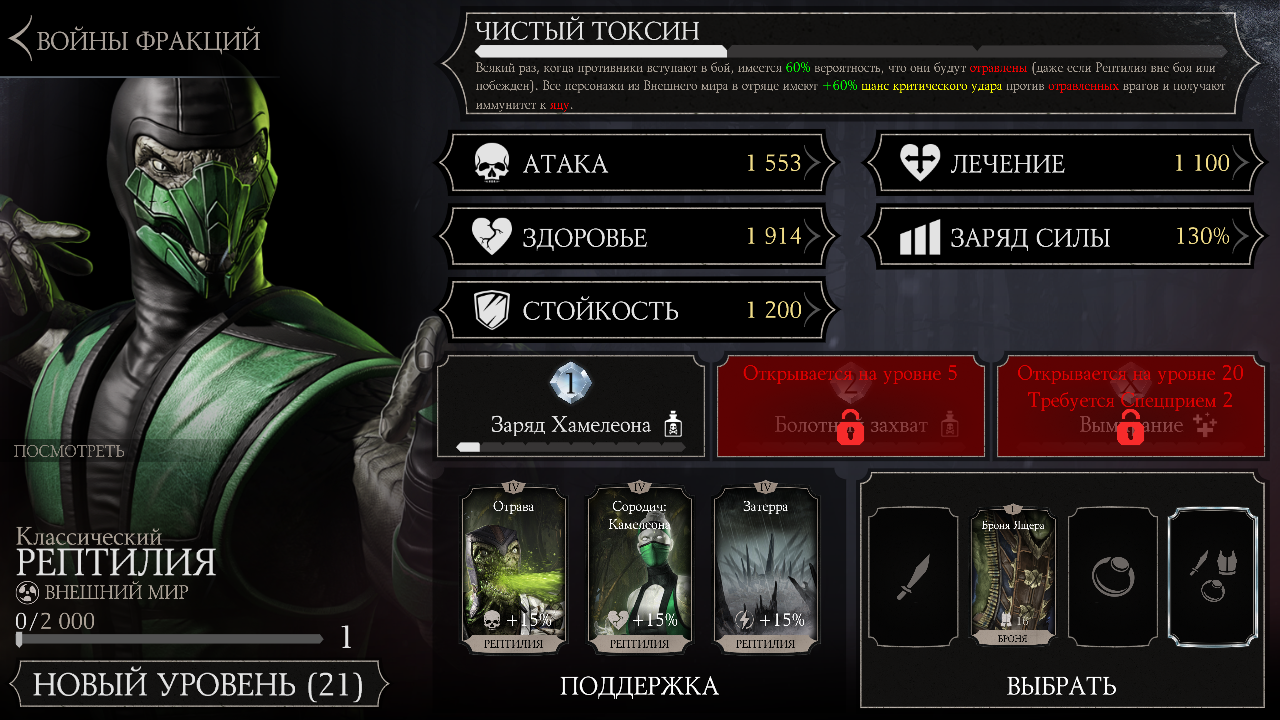Select the locked level 20 special ability

click(x=1131, y=407)
